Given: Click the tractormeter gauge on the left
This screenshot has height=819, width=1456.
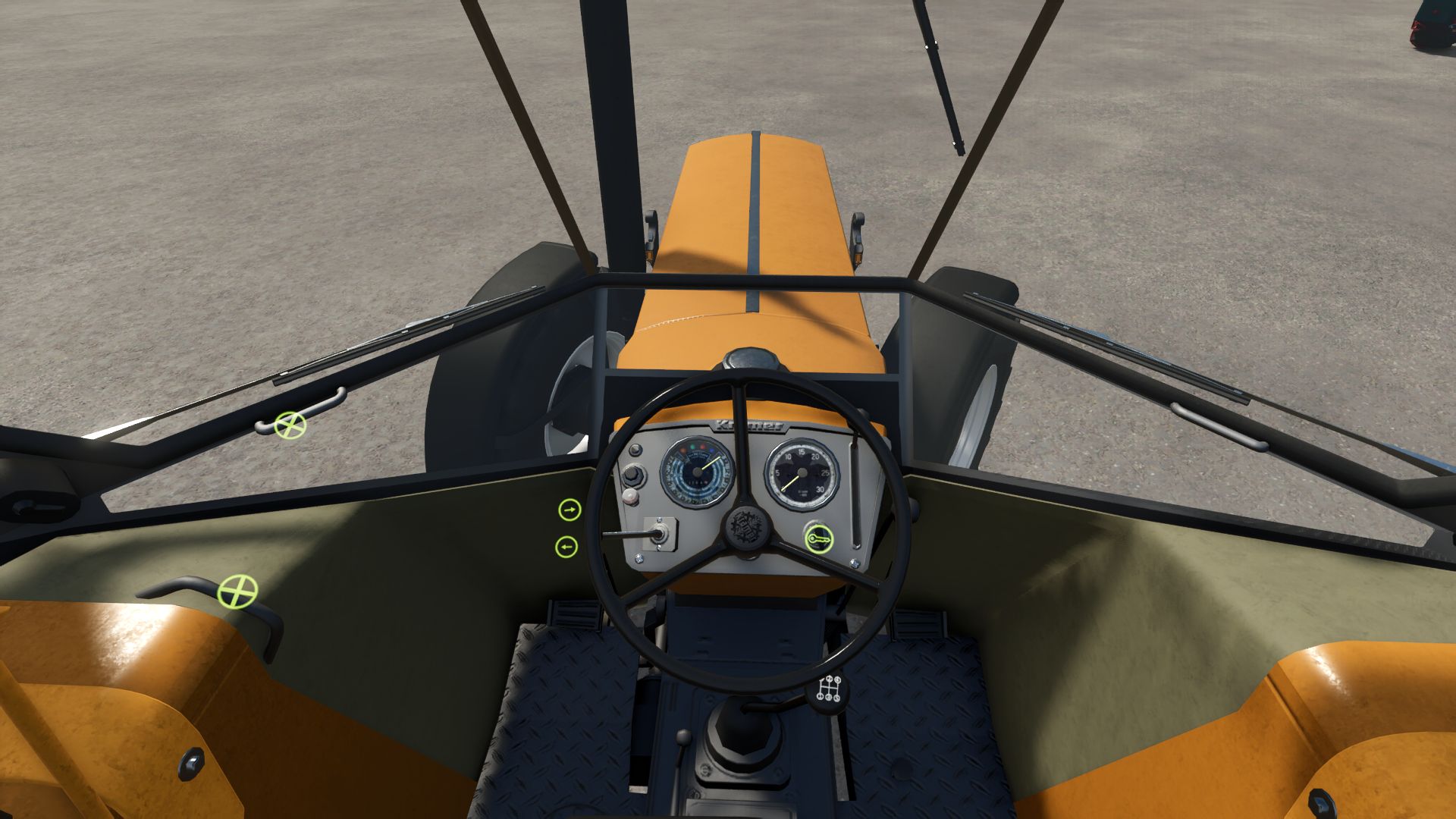Looking at the screenshot, I should tap(696, 470).
